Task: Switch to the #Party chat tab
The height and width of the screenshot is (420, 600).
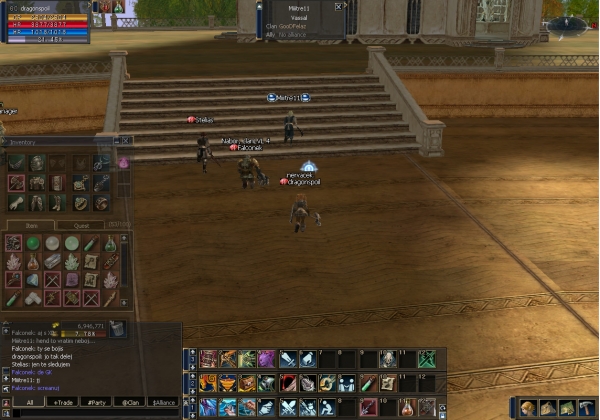Action: [98, 402]
